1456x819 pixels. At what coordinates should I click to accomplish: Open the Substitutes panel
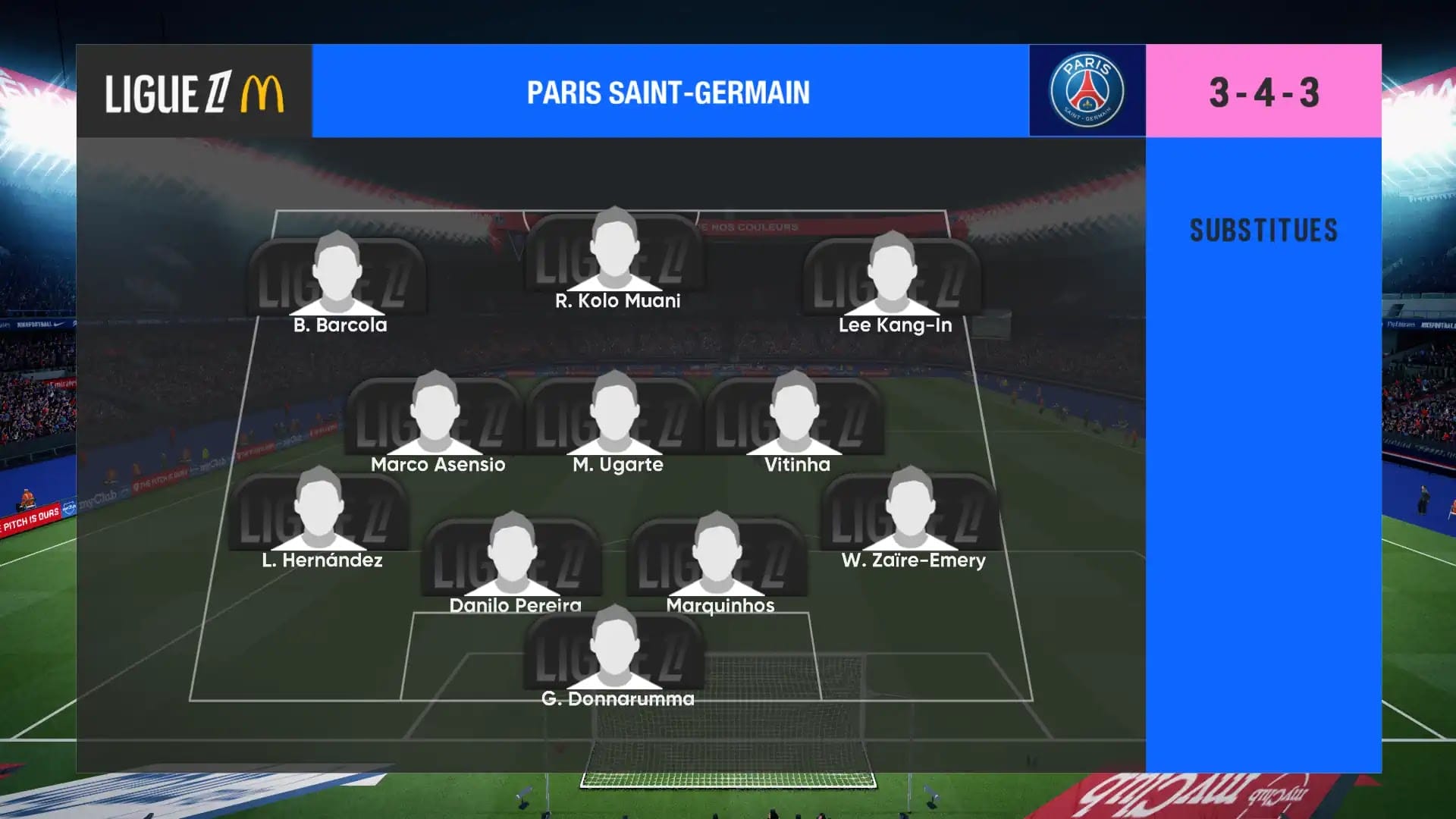(1263, 231)
